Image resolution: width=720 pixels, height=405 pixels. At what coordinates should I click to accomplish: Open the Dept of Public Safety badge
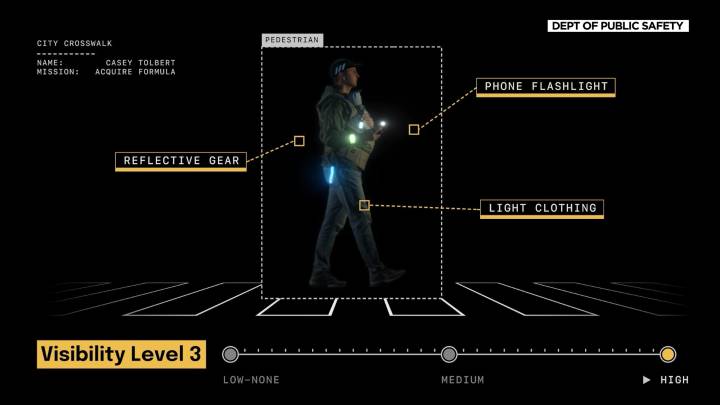pos(618,26)
